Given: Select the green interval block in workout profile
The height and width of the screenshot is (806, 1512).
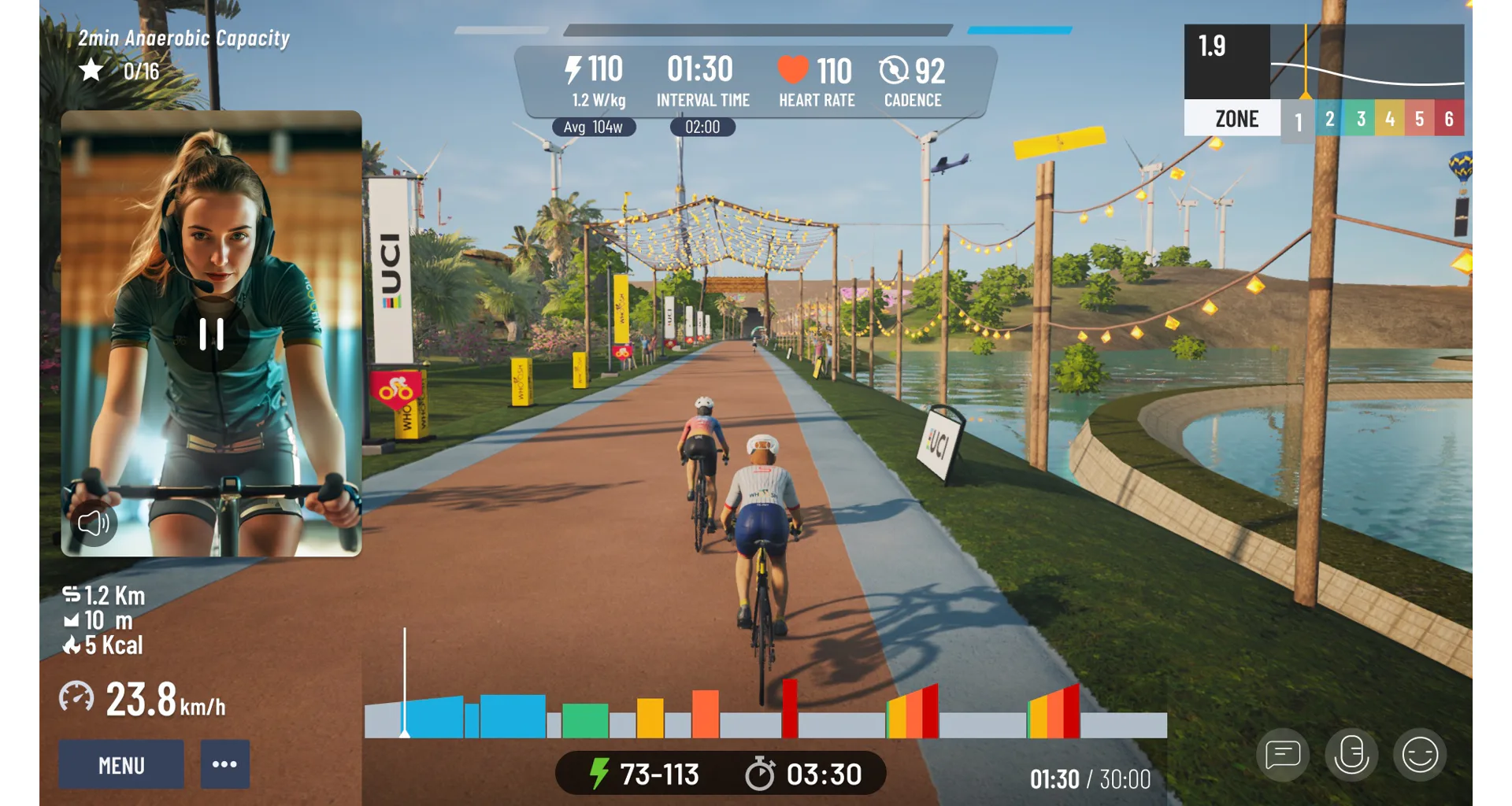Looking at the screenshot, I should [585, 720].
